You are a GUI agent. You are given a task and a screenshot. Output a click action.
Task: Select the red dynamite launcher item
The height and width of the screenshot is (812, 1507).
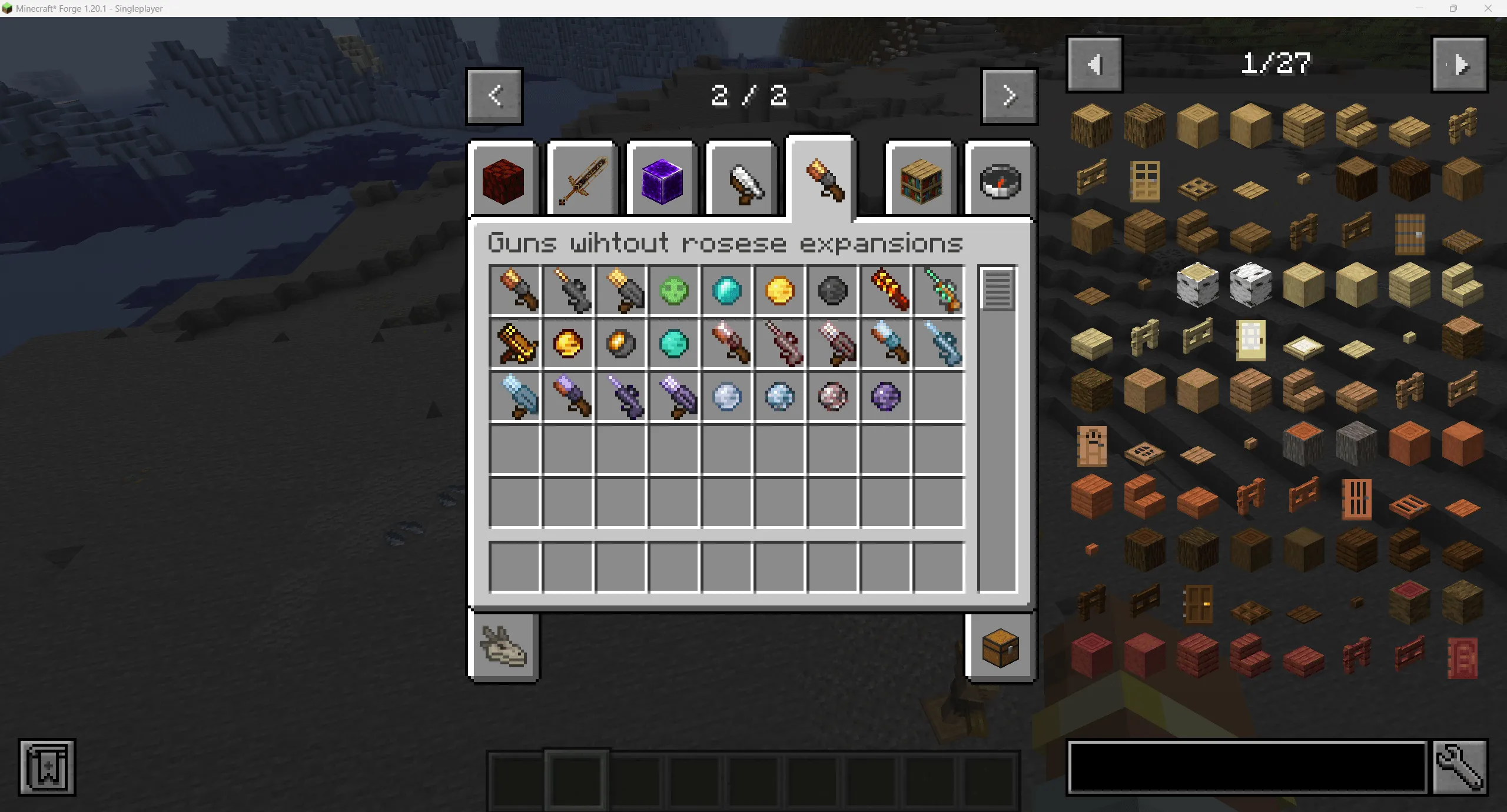[x=887, y=291]
